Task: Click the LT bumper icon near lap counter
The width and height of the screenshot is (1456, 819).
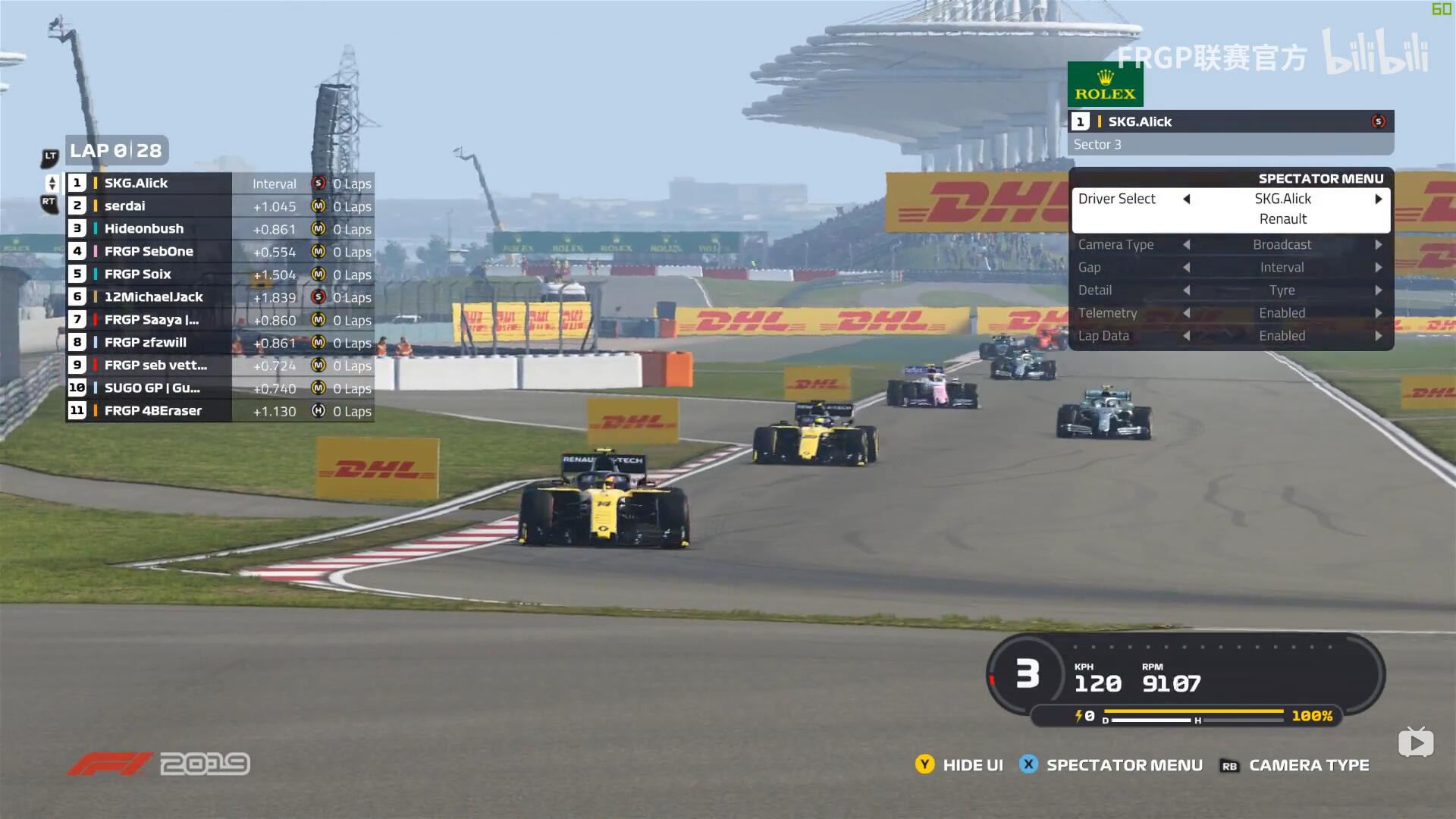Action: [x=50, y=157]
